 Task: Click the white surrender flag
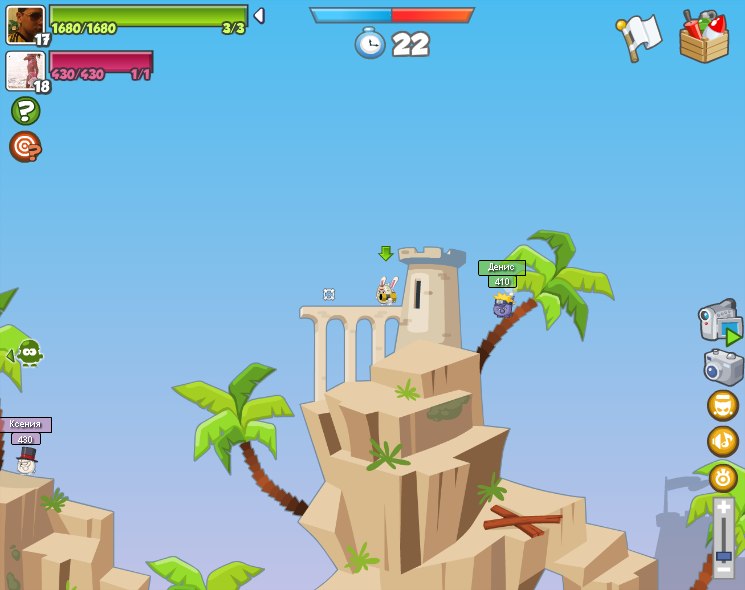(640, 36)
